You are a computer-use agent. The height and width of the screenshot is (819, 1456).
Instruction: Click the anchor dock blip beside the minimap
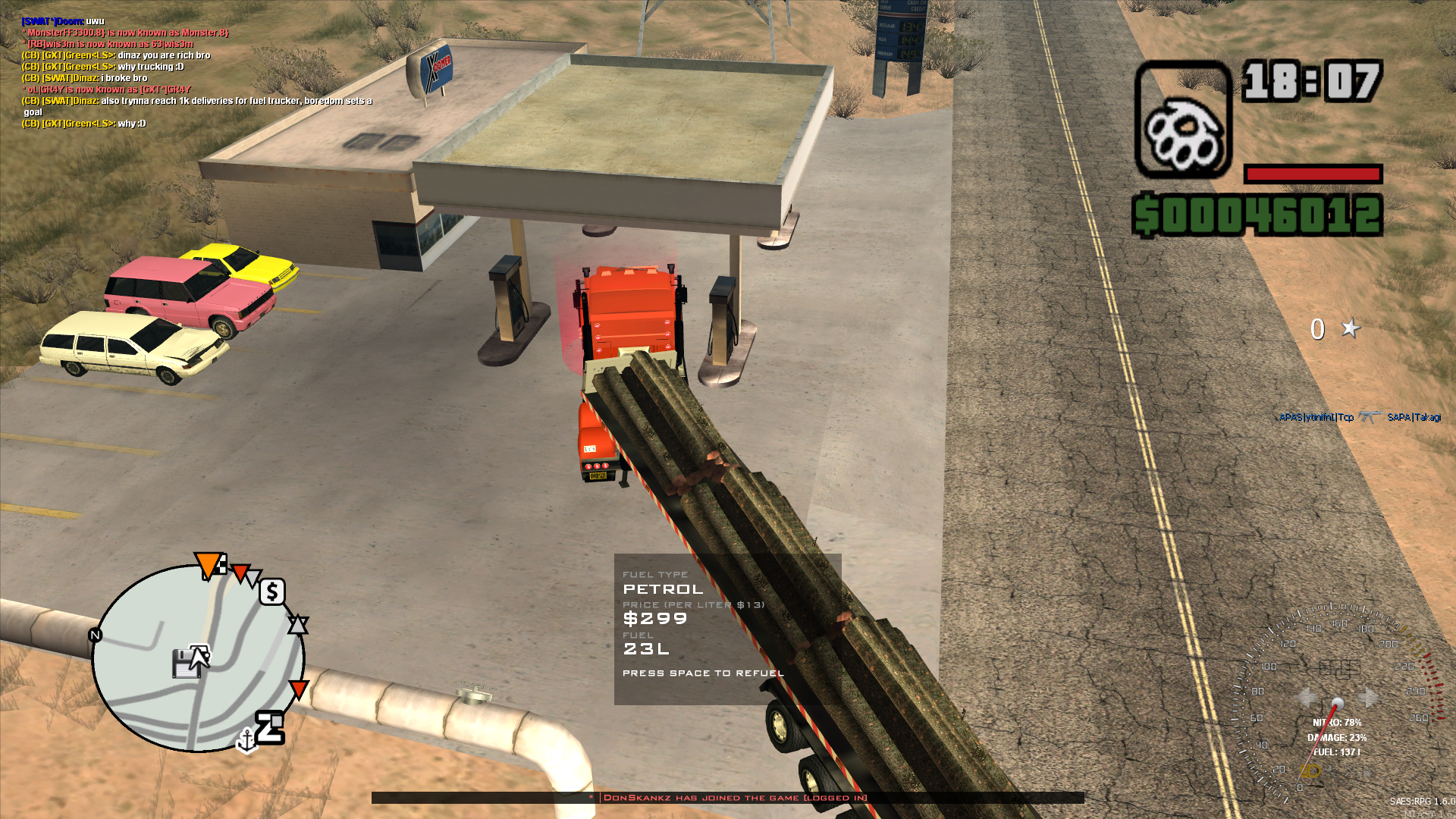coord(247,740)
